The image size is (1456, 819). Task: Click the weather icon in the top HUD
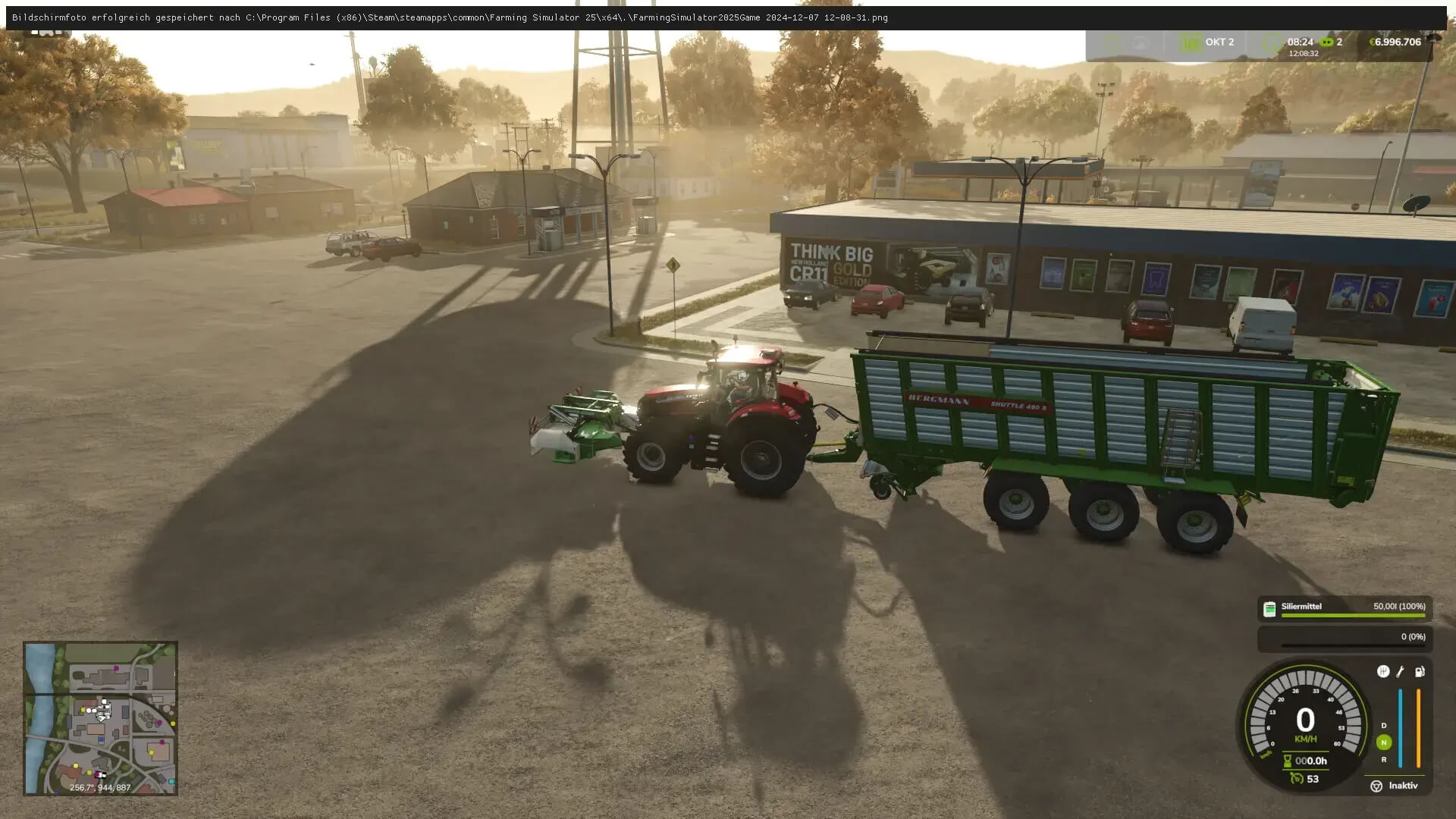point(1140,42)
